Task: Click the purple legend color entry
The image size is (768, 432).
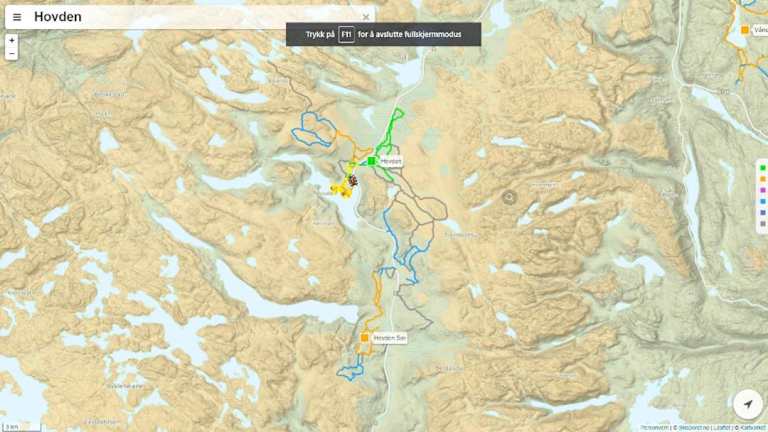Action: 763,189
